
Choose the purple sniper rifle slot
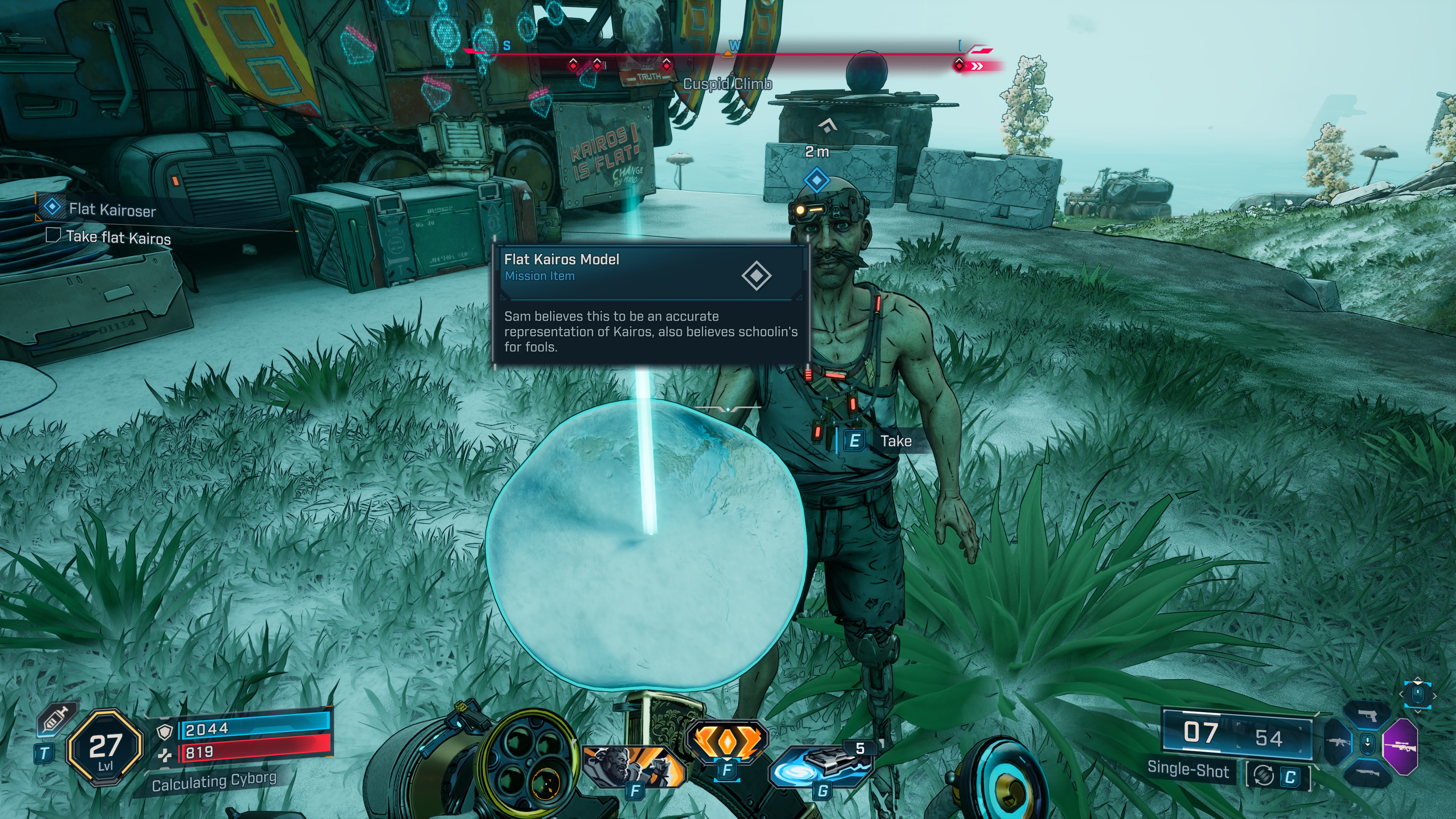(x=1401, y=746)
